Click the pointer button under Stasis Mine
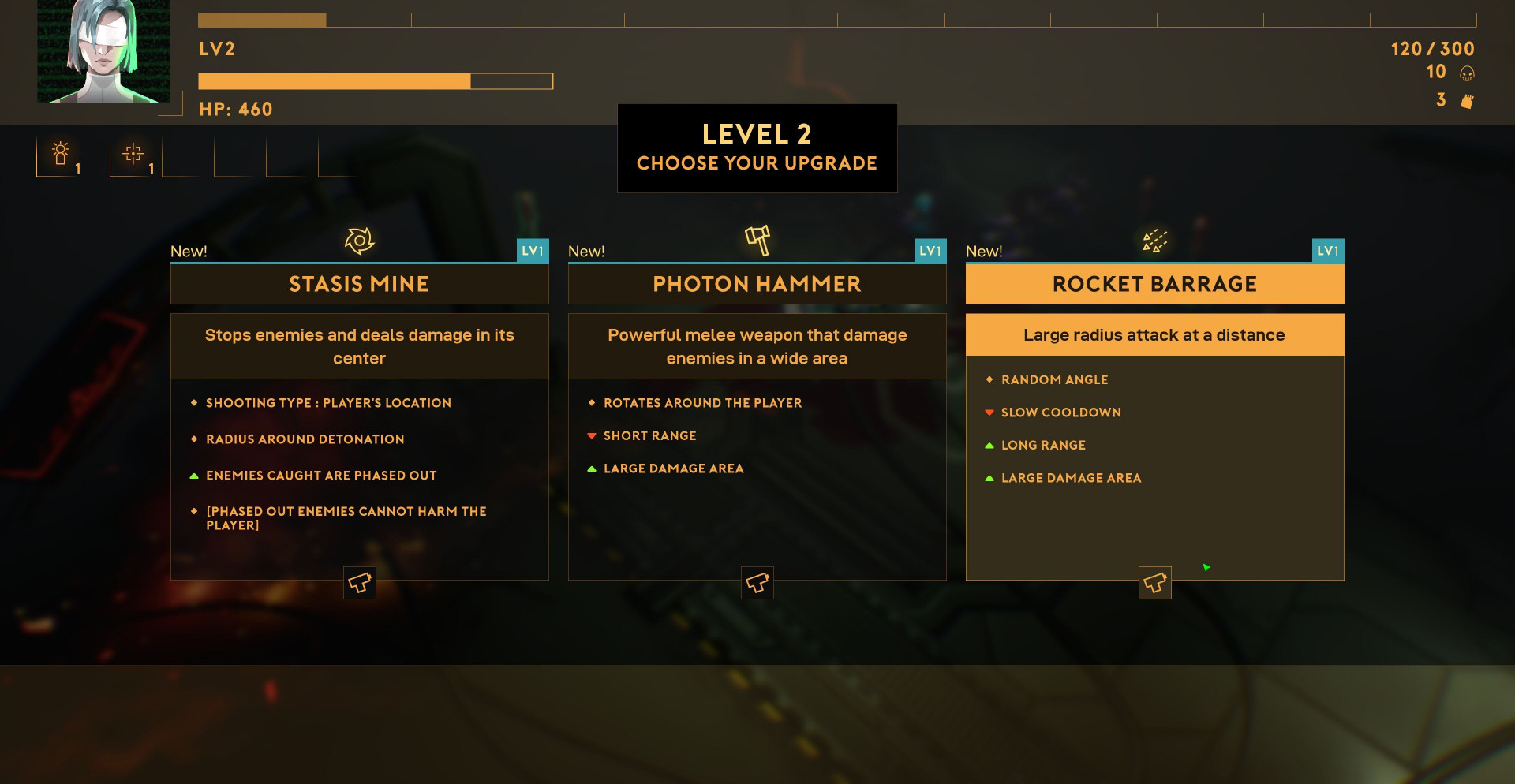 (x=360, y=583)
